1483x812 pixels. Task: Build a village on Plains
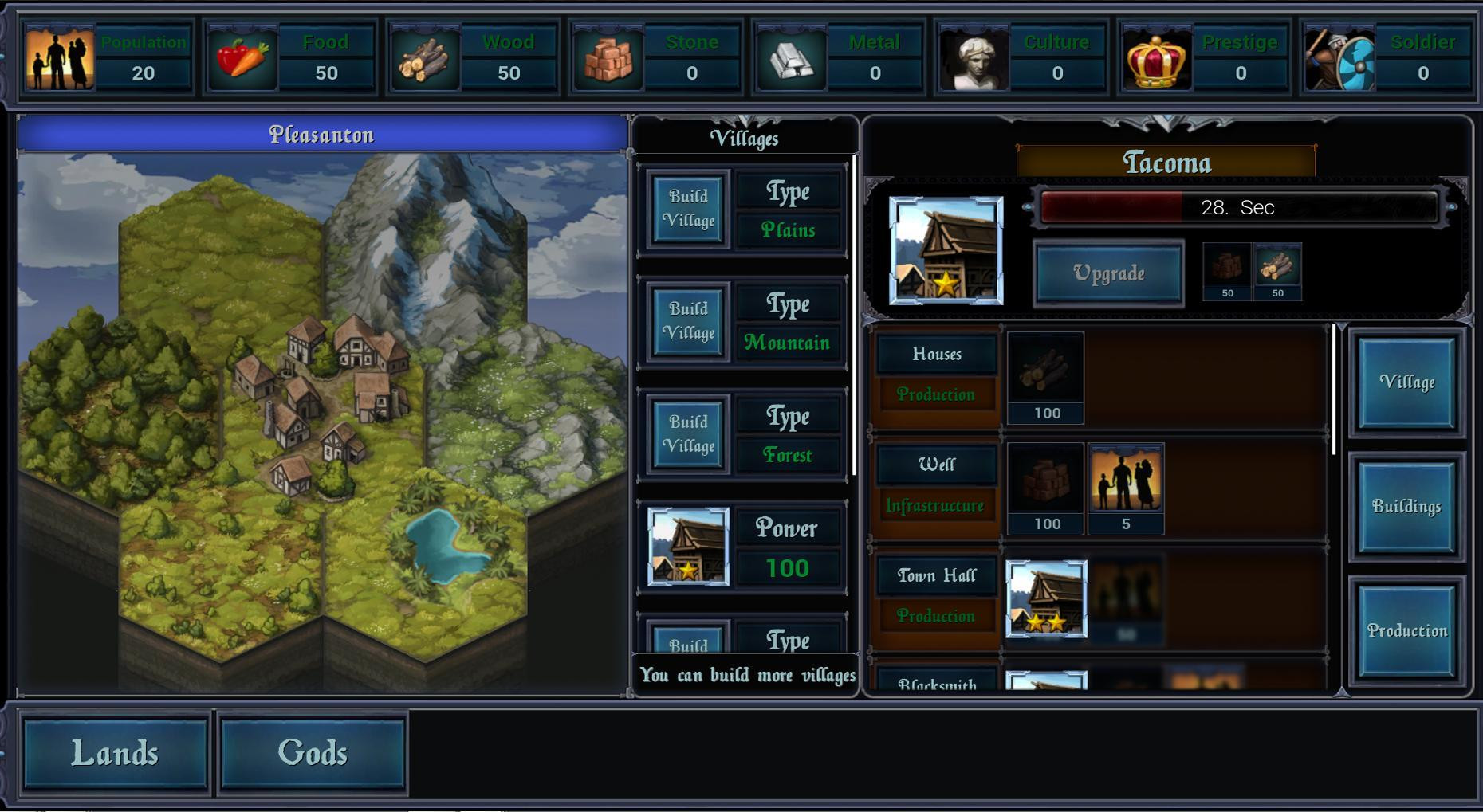tap(688, 209)
